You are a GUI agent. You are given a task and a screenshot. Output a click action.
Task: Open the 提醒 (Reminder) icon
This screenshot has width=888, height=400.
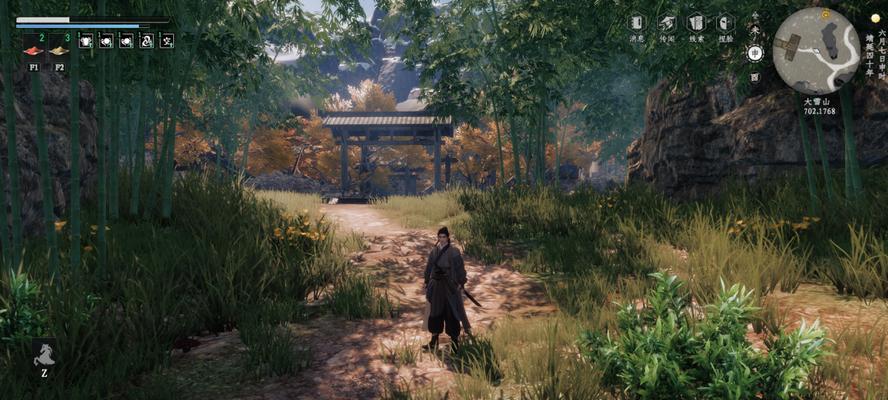(x=726, y=22)
